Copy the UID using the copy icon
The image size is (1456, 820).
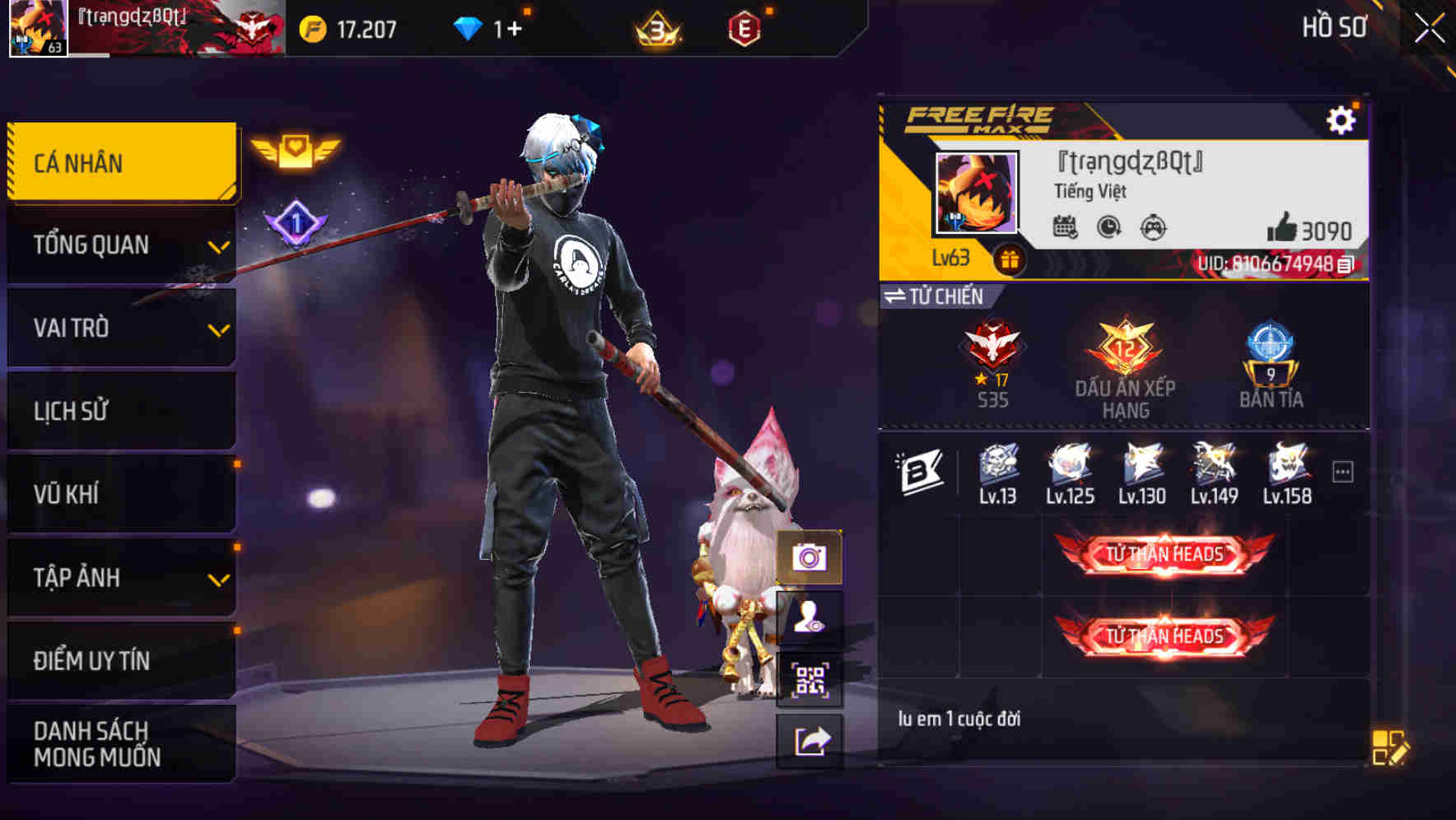pyautogui.click(x=1346, y=265)
